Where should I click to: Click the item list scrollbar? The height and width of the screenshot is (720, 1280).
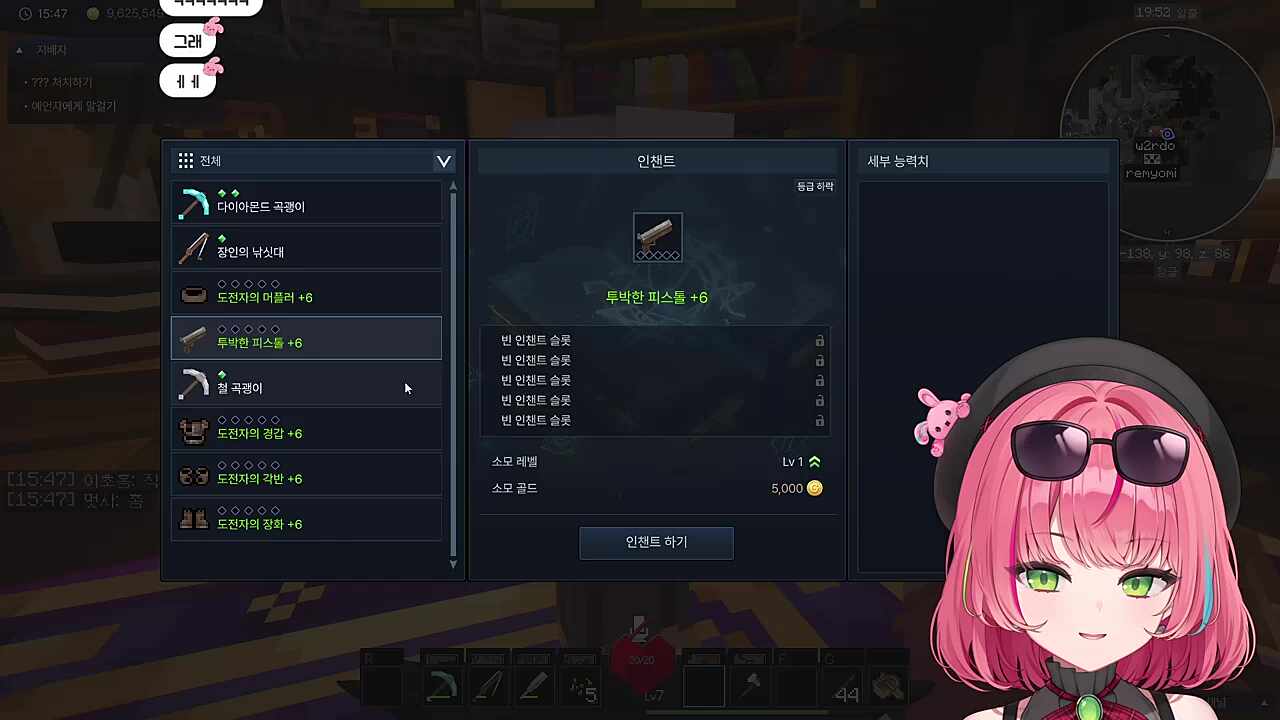point(453,375)
